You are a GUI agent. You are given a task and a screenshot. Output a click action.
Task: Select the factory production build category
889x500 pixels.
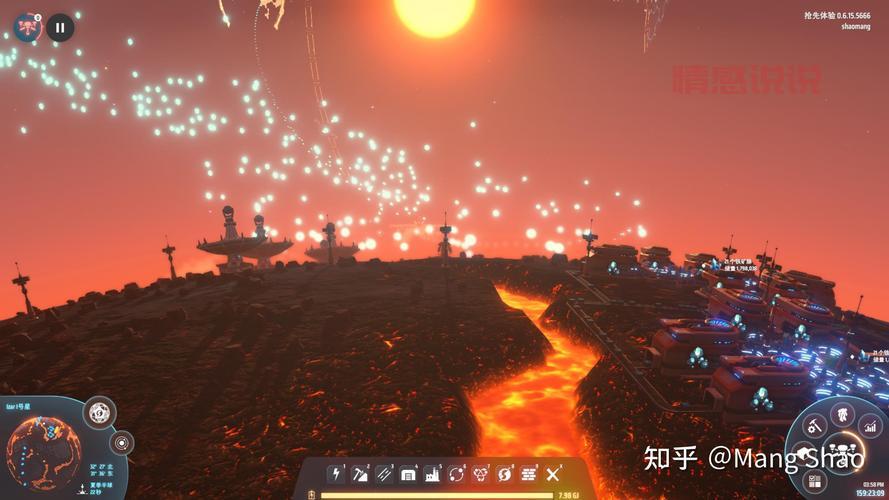click(x=432, y=474)
